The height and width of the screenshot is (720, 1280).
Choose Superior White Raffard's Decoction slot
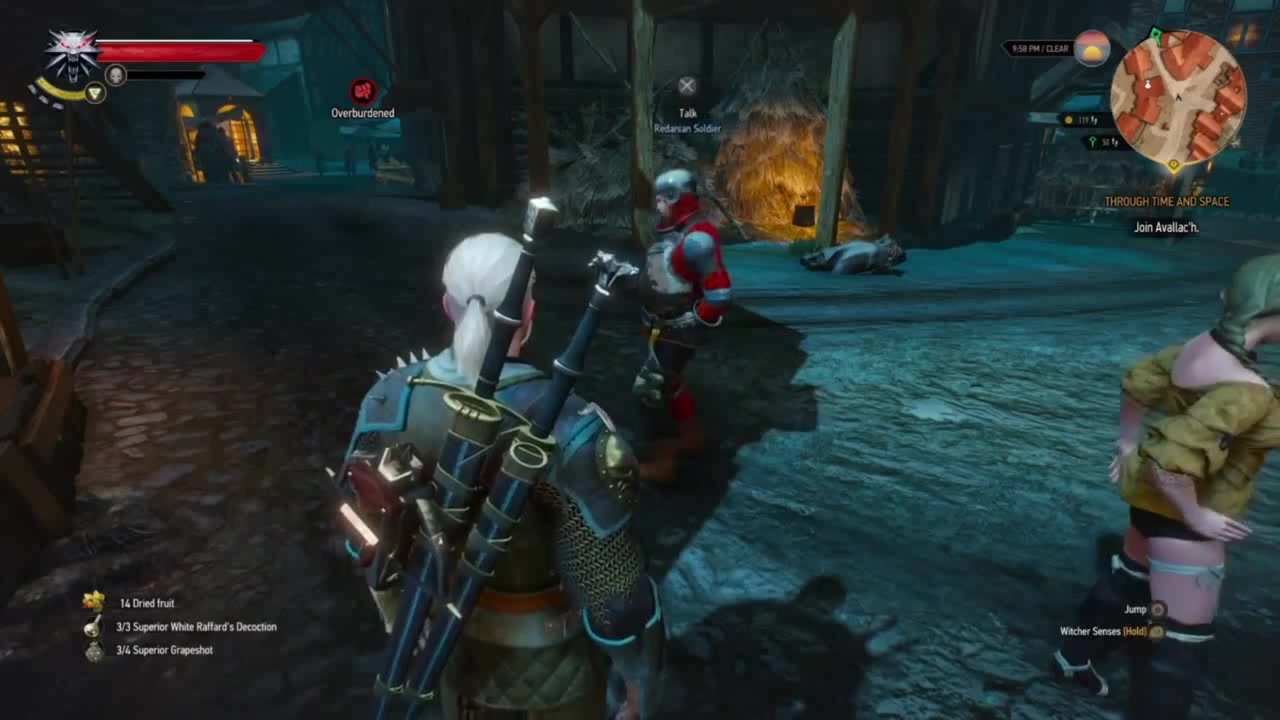(94, 627)
